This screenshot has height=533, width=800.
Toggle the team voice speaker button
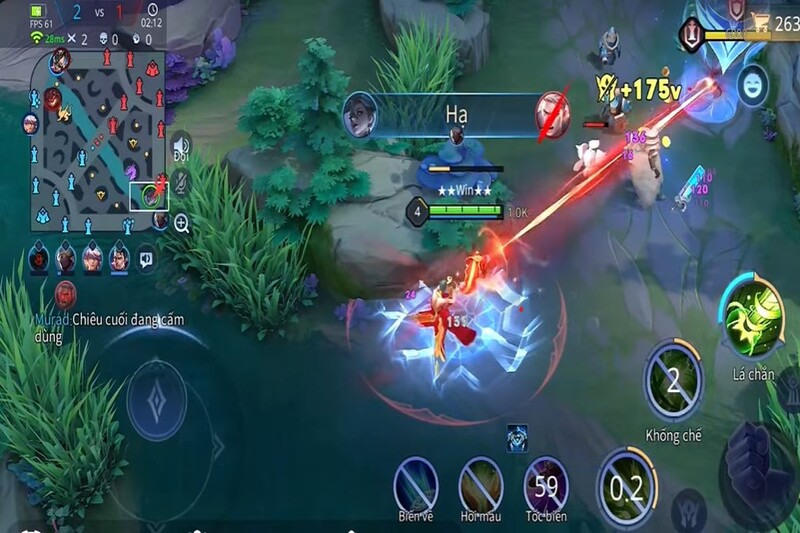click(x=180, y=146)
